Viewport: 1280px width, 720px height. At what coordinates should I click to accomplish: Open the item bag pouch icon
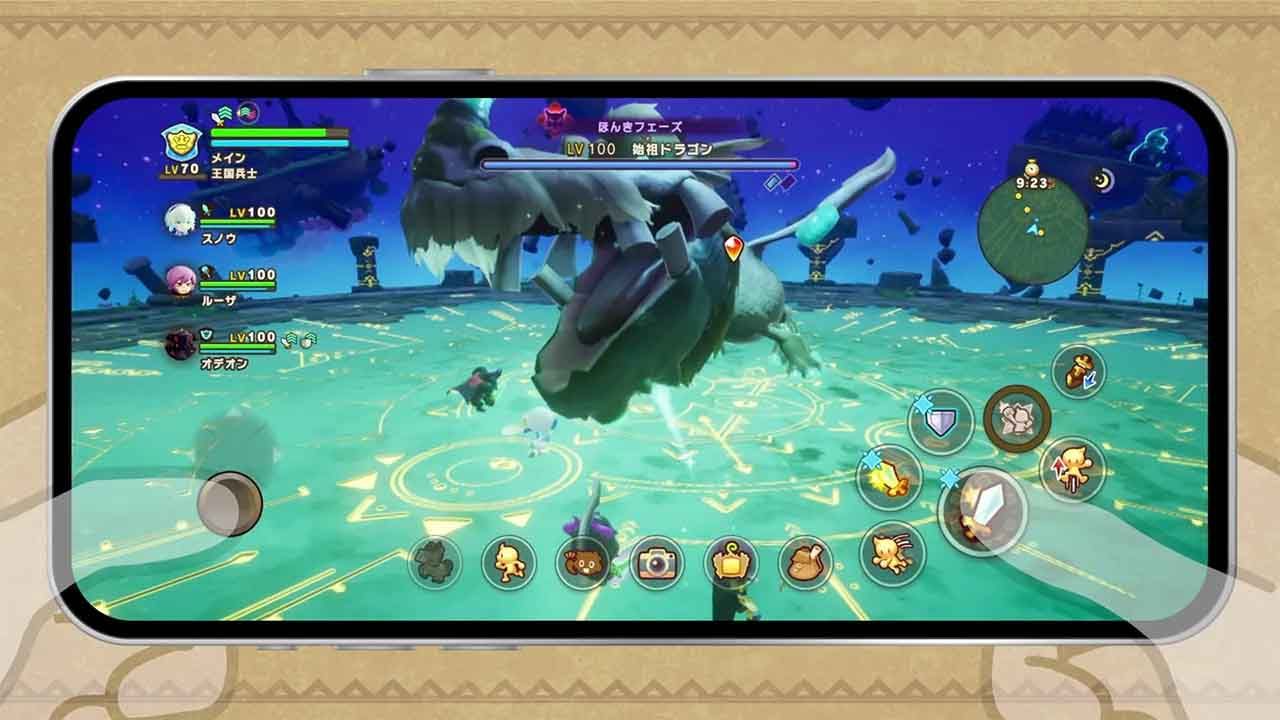click(x=803, y=565)
